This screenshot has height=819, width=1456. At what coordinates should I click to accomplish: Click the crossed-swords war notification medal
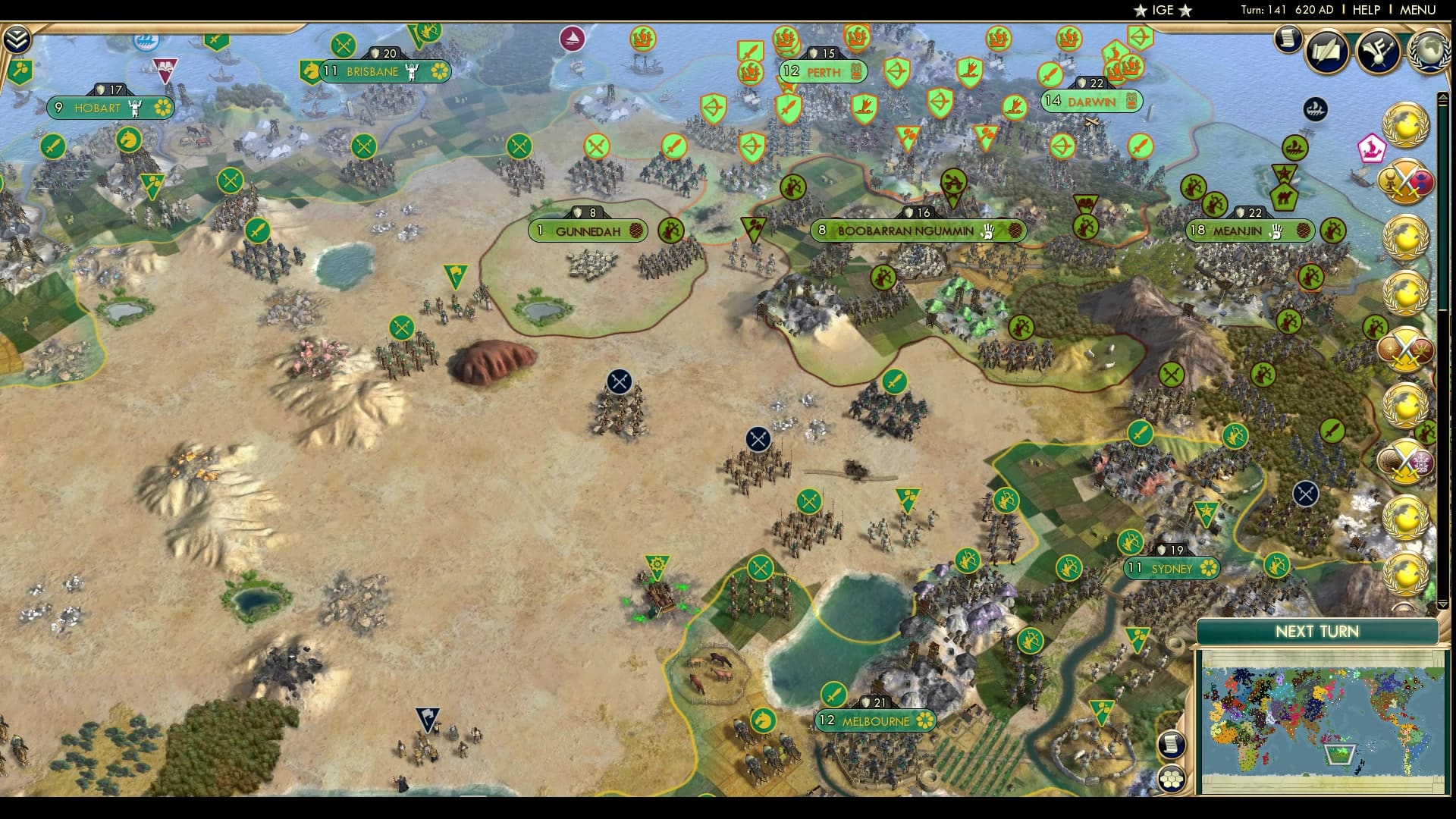pos(1405,182)
